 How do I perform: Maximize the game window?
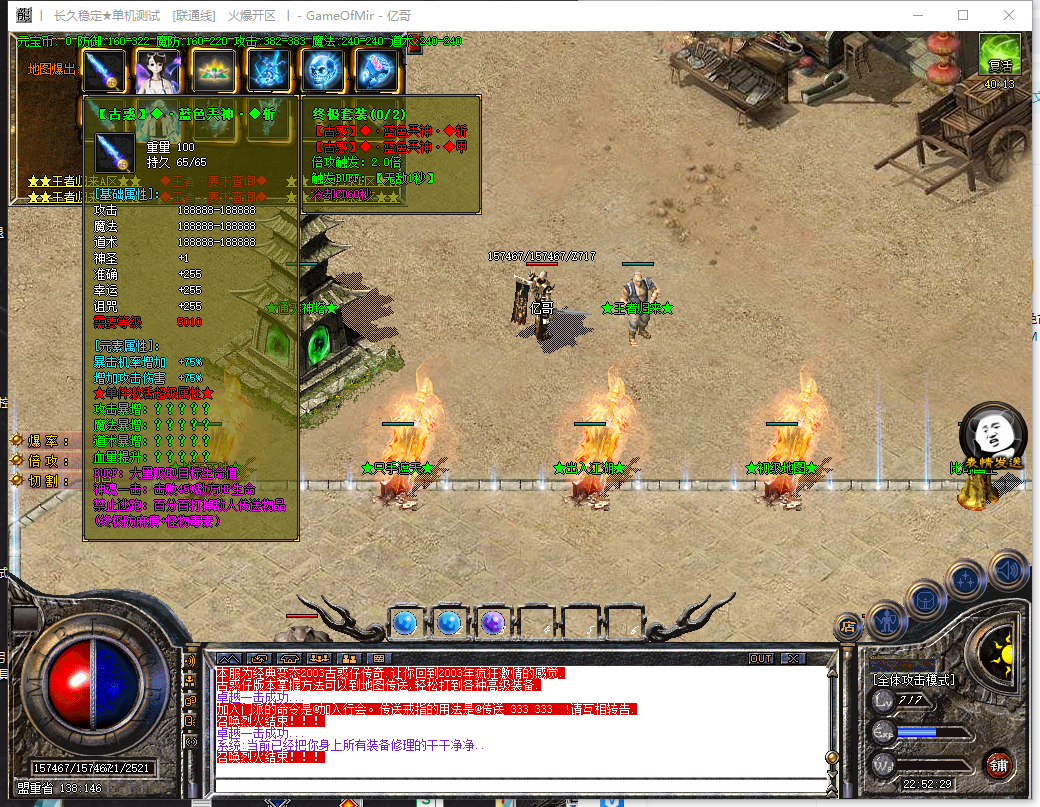pos(963,15)
